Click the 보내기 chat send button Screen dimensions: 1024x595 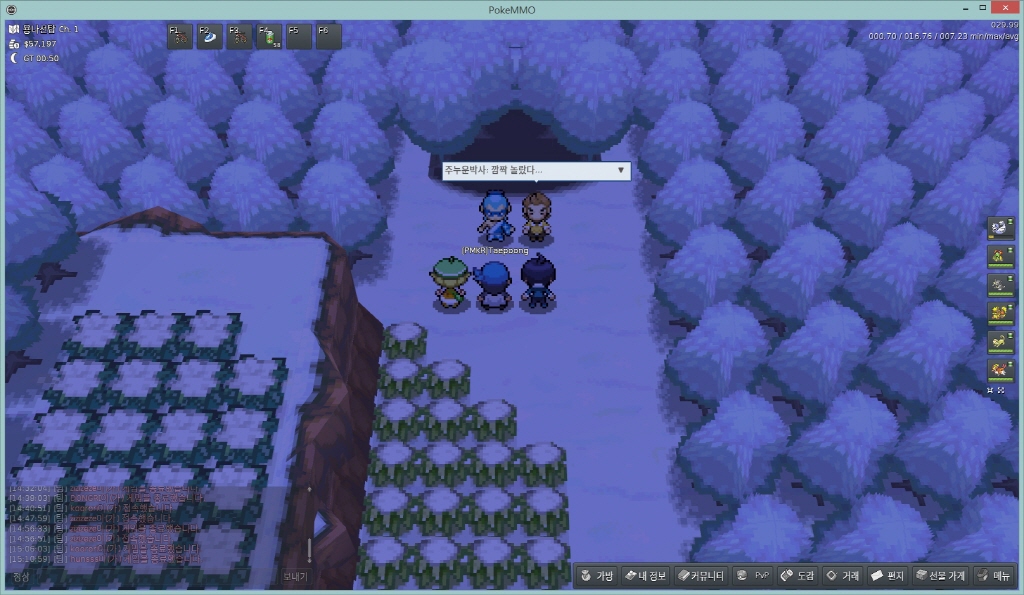(295, 577)
